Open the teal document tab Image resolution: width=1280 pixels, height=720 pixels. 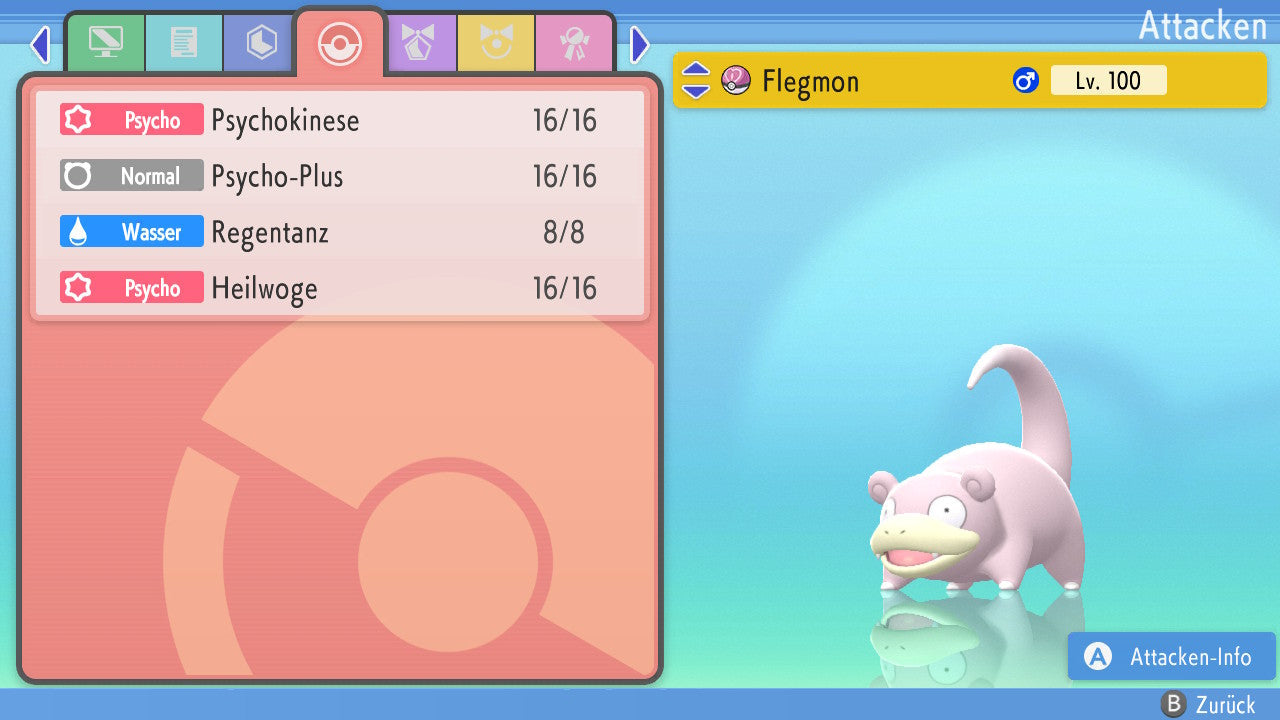[x=184, y=43]
